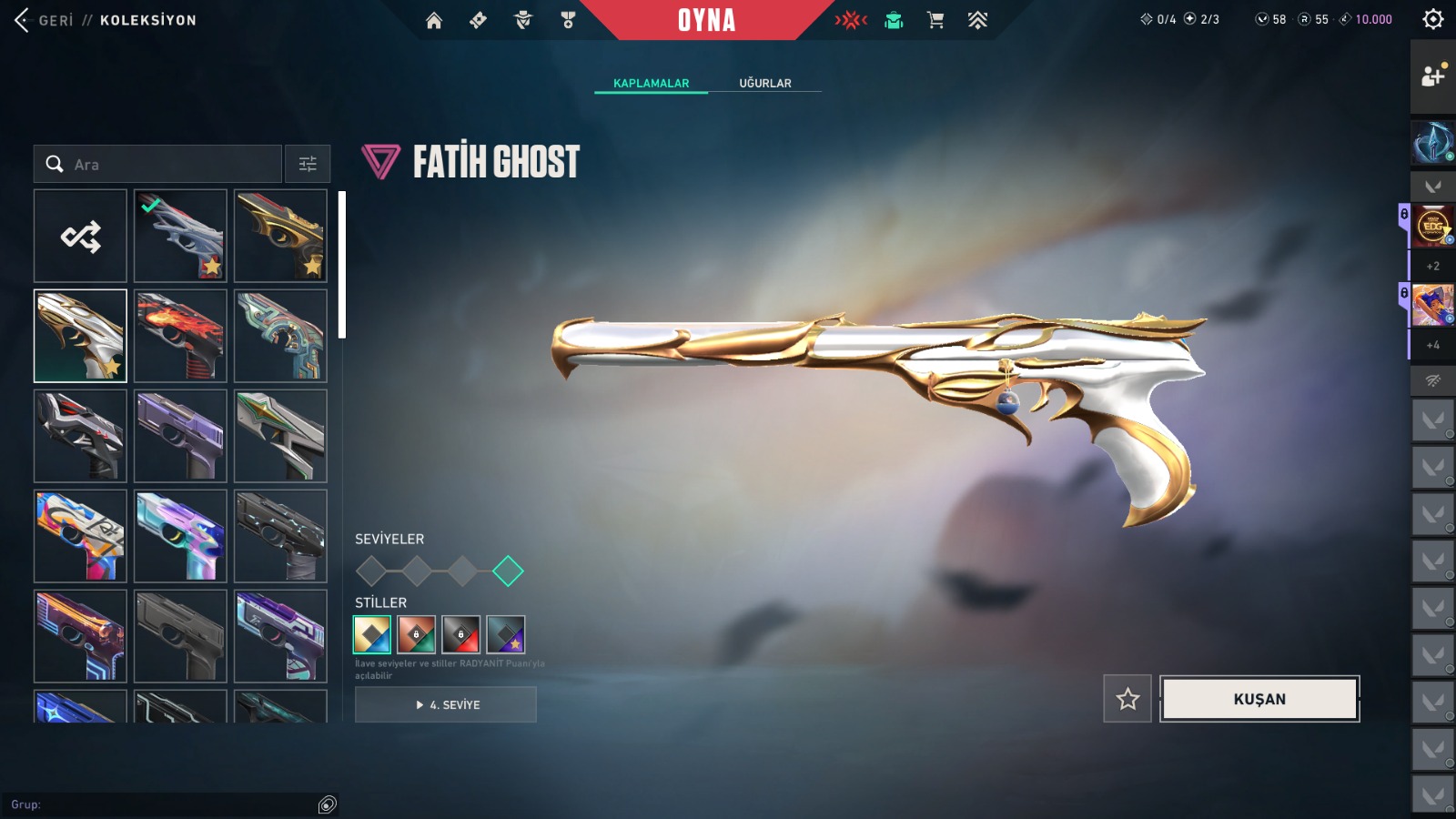Viewport: 1456px width, 819px height.
Task: Open the settings gear icon
Action: (x=1433, y=19)
